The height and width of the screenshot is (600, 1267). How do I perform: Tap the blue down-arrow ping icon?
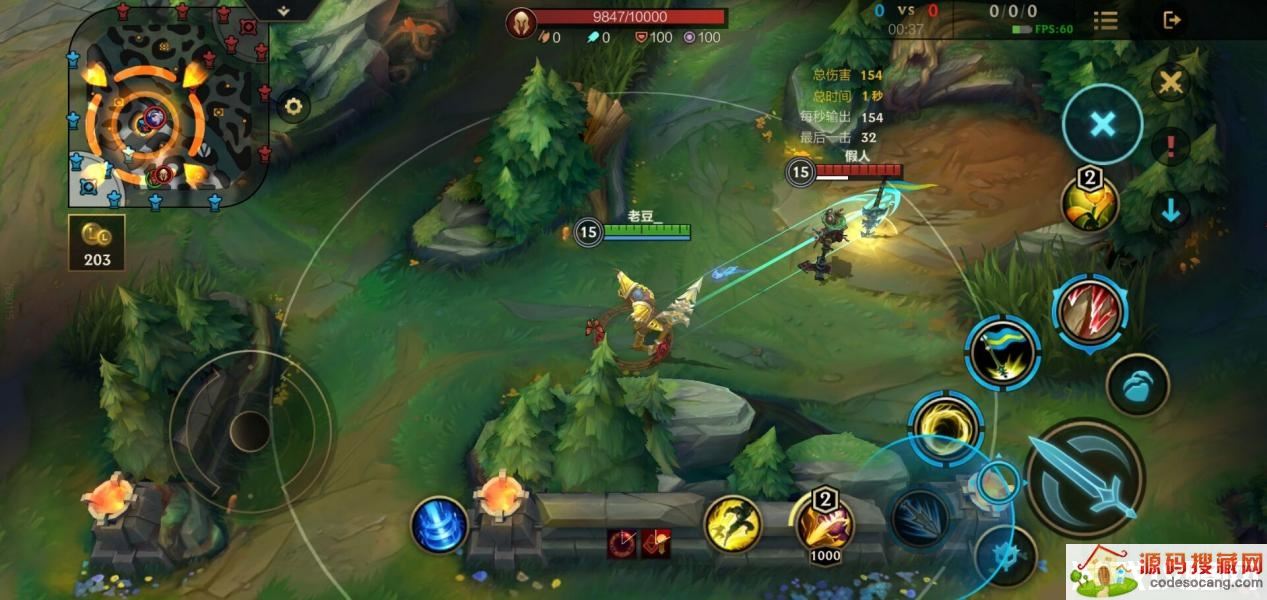click(x=1170, y=210)
